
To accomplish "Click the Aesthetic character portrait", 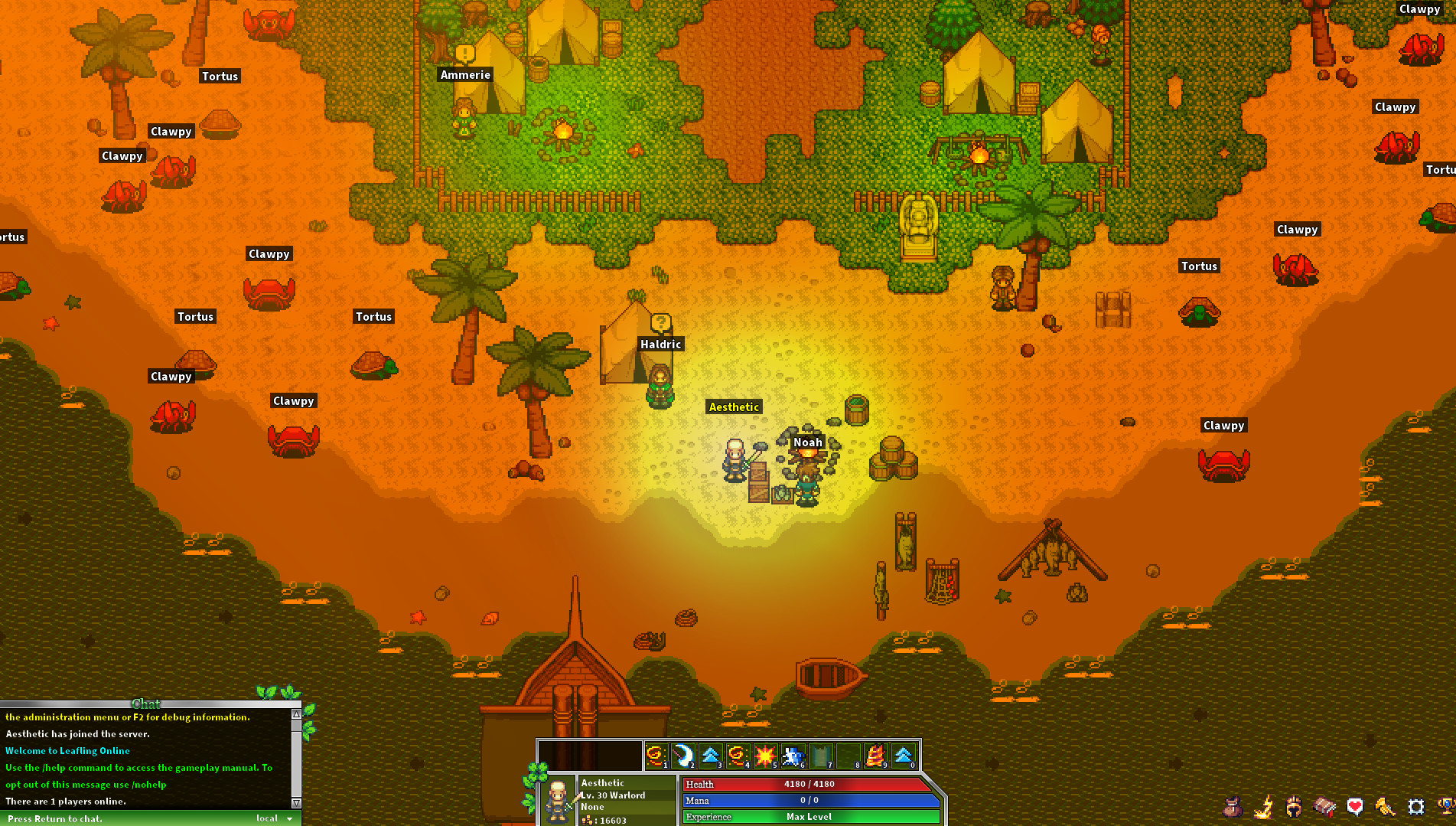I will [559, 800].
